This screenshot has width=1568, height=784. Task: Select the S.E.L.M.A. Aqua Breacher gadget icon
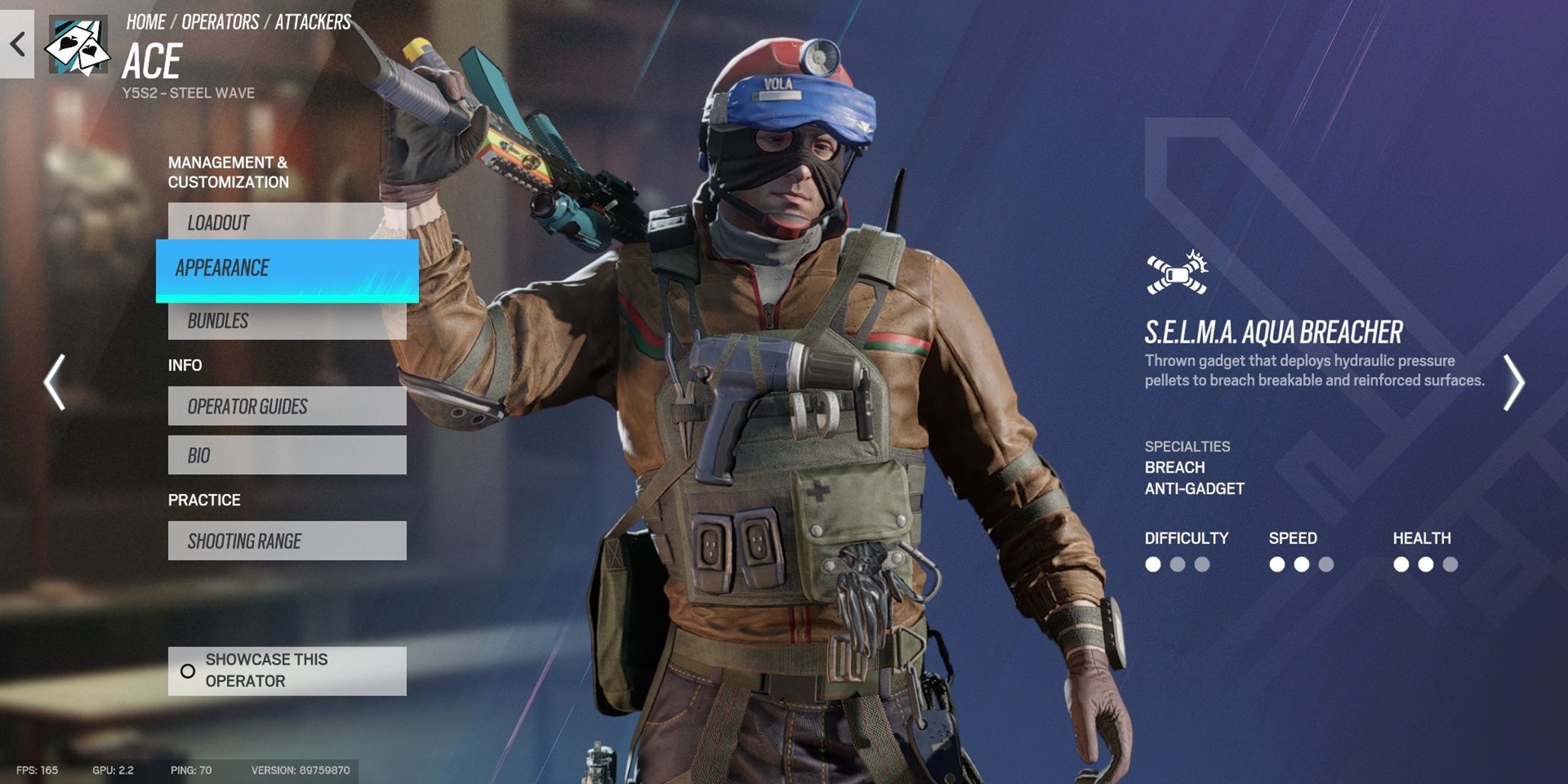(1177, 273)
